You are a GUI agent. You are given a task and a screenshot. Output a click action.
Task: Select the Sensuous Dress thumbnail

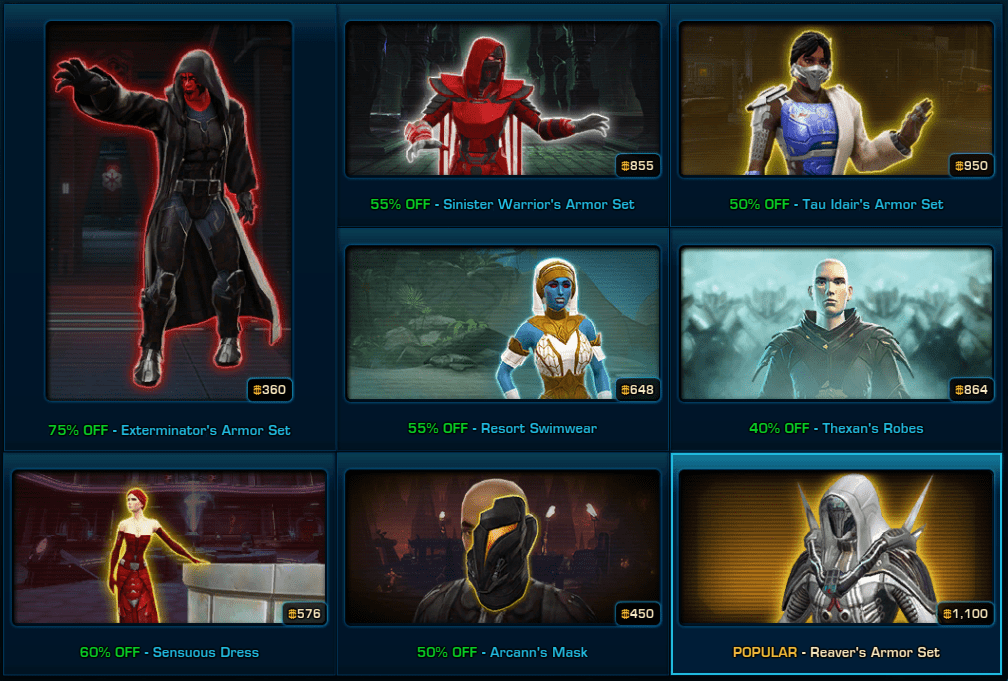pyautogui.click(x=168, y=547)
